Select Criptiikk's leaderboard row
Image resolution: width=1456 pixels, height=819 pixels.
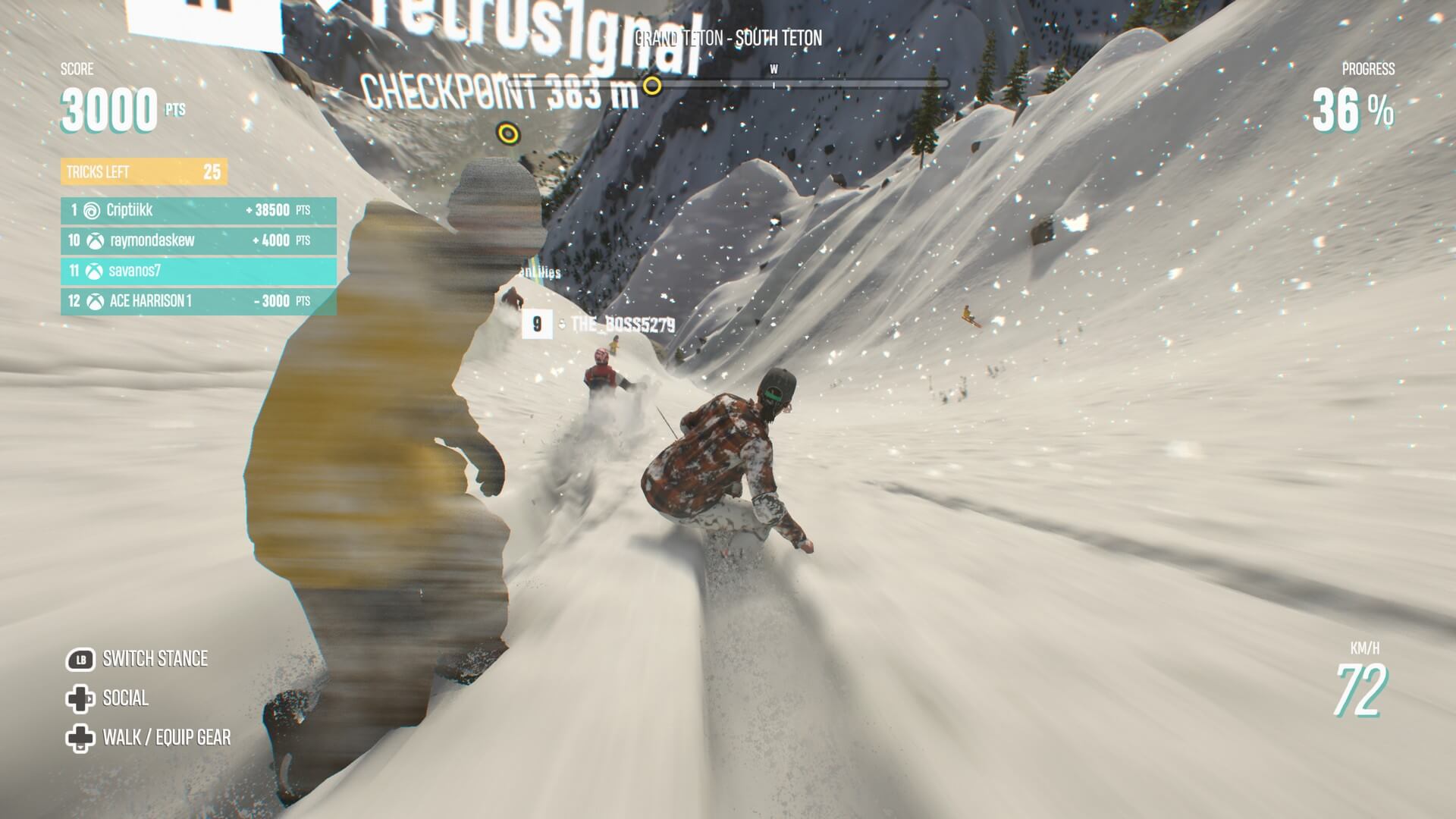[x=198, y=210]
